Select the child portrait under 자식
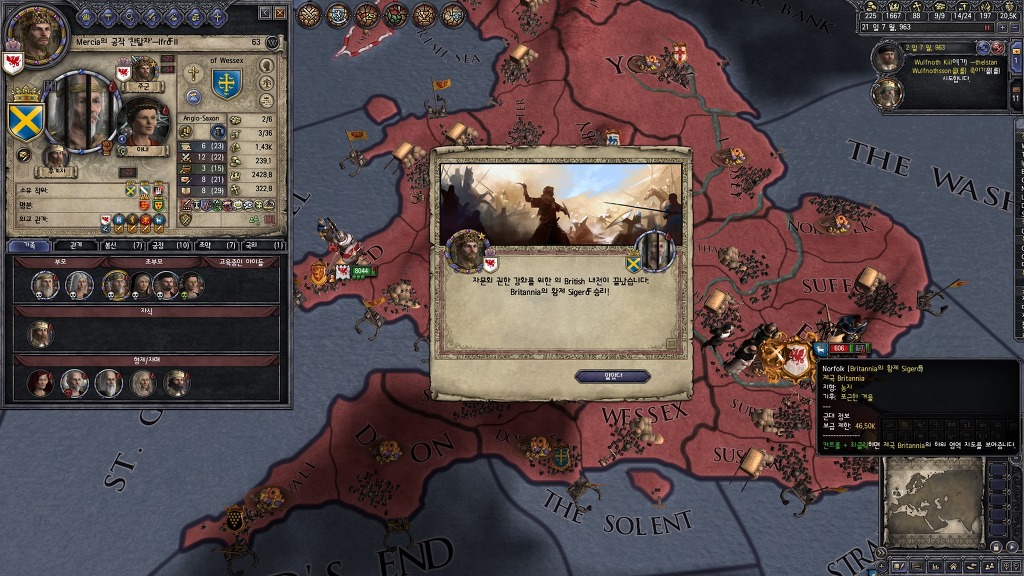The width and height of the screenshot is (1024, 576). (x=40, y=334)
